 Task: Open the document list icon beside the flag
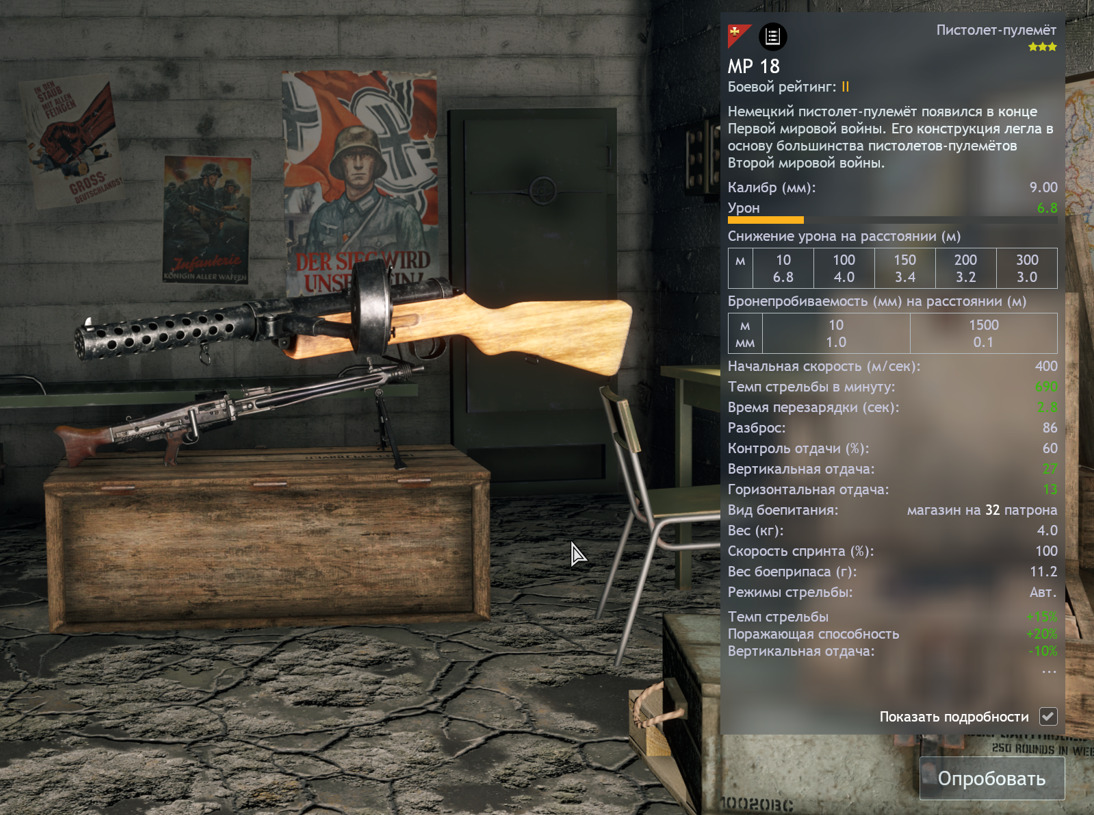click(772, 37)
